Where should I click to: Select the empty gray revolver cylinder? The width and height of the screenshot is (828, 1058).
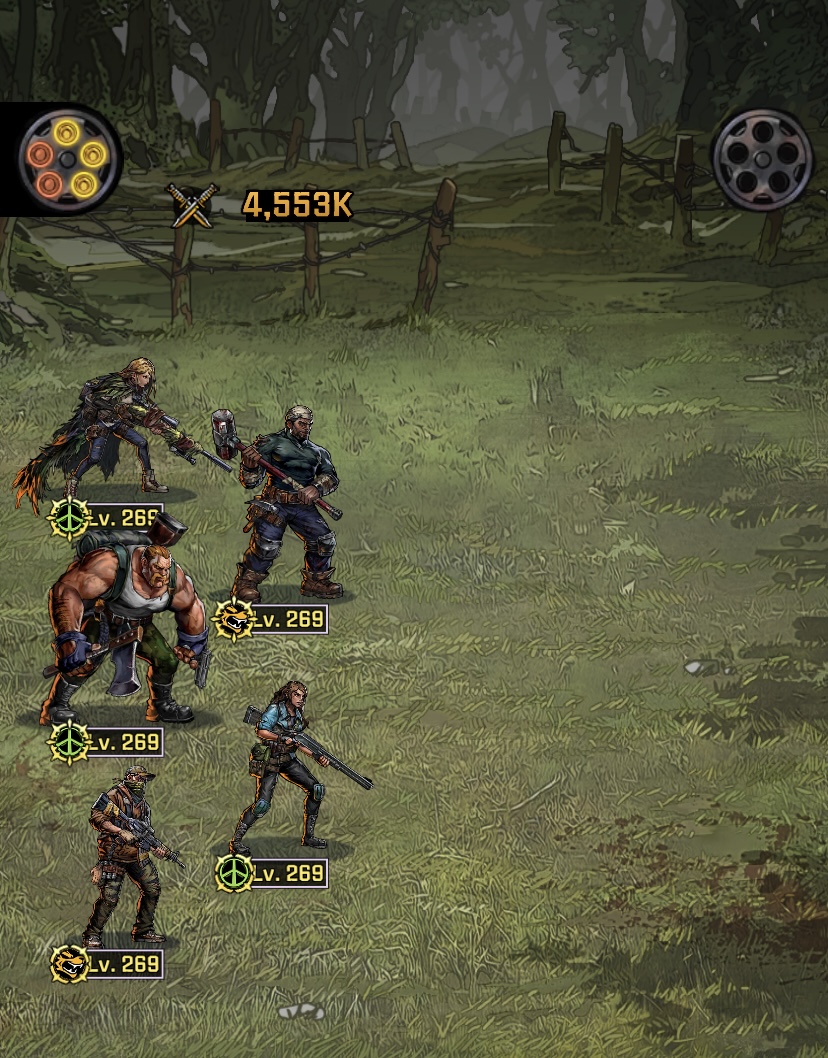(763, 159)
